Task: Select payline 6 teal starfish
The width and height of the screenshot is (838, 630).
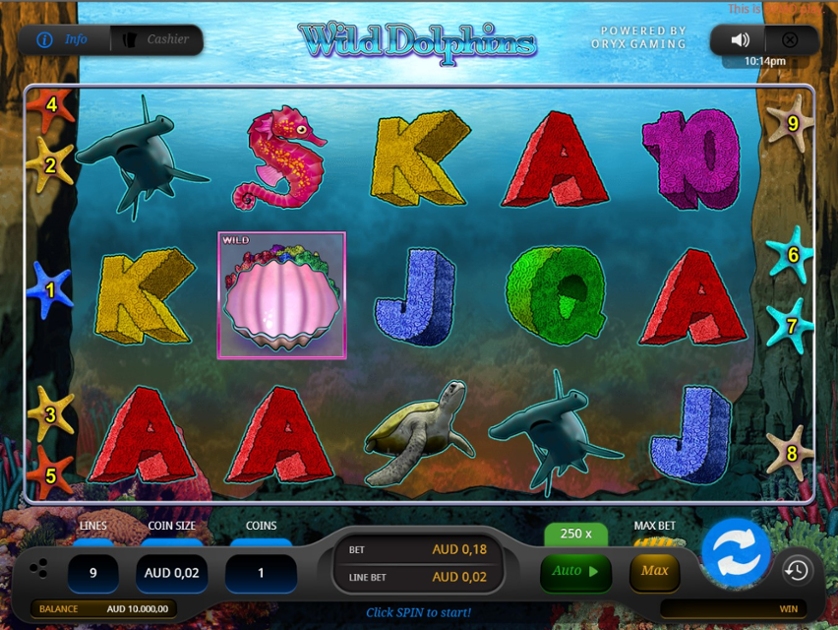Action: pyautogui.click(x=791, y=255)
